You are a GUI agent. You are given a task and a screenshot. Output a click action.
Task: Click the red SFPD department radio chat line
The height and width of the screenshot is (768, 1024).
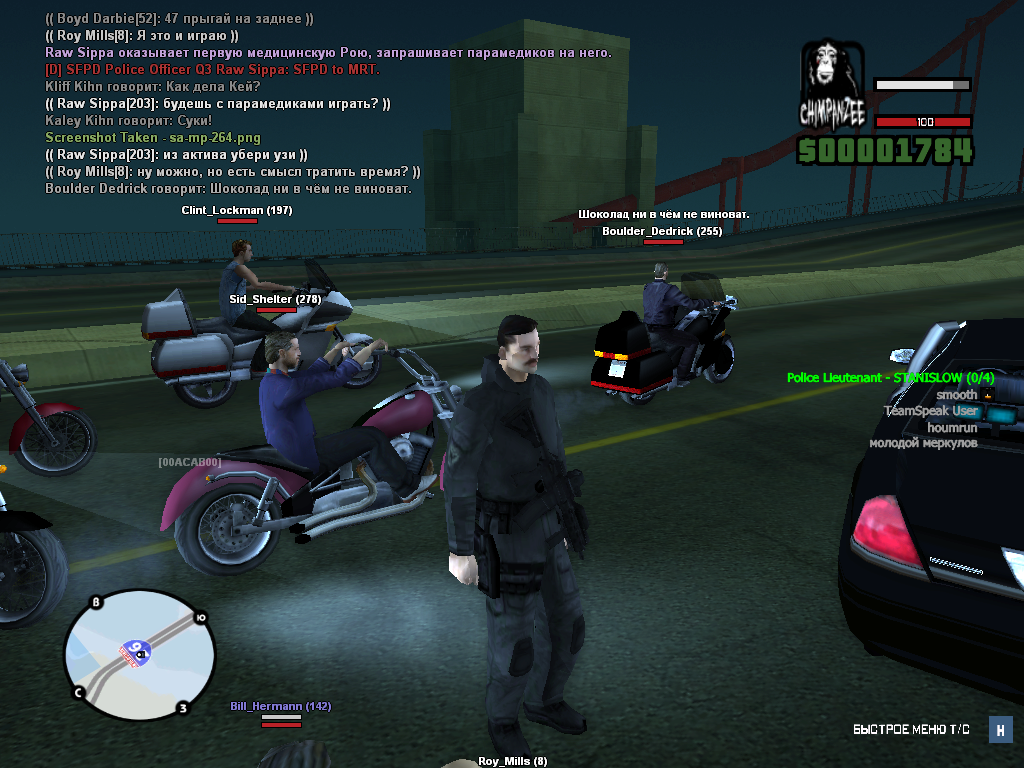tap(212, 70)
